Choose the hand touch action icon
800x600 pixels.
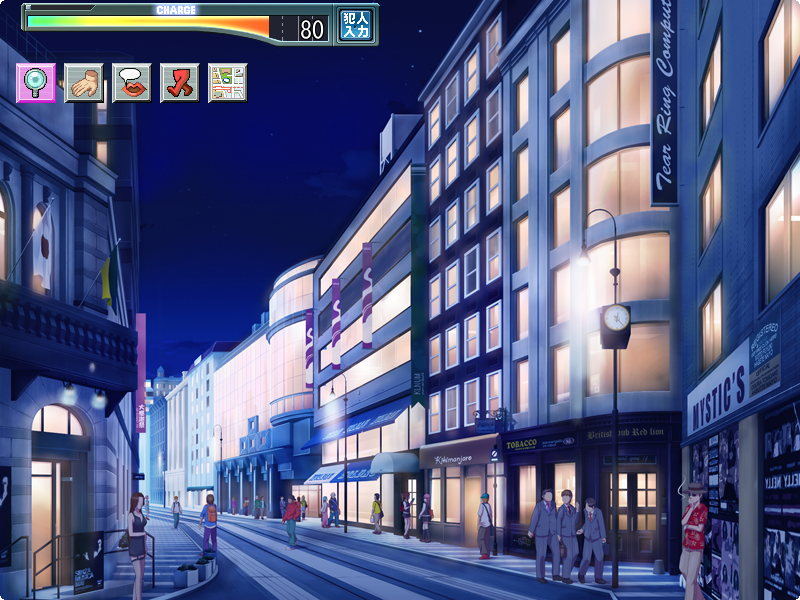(x=84, y=83)
